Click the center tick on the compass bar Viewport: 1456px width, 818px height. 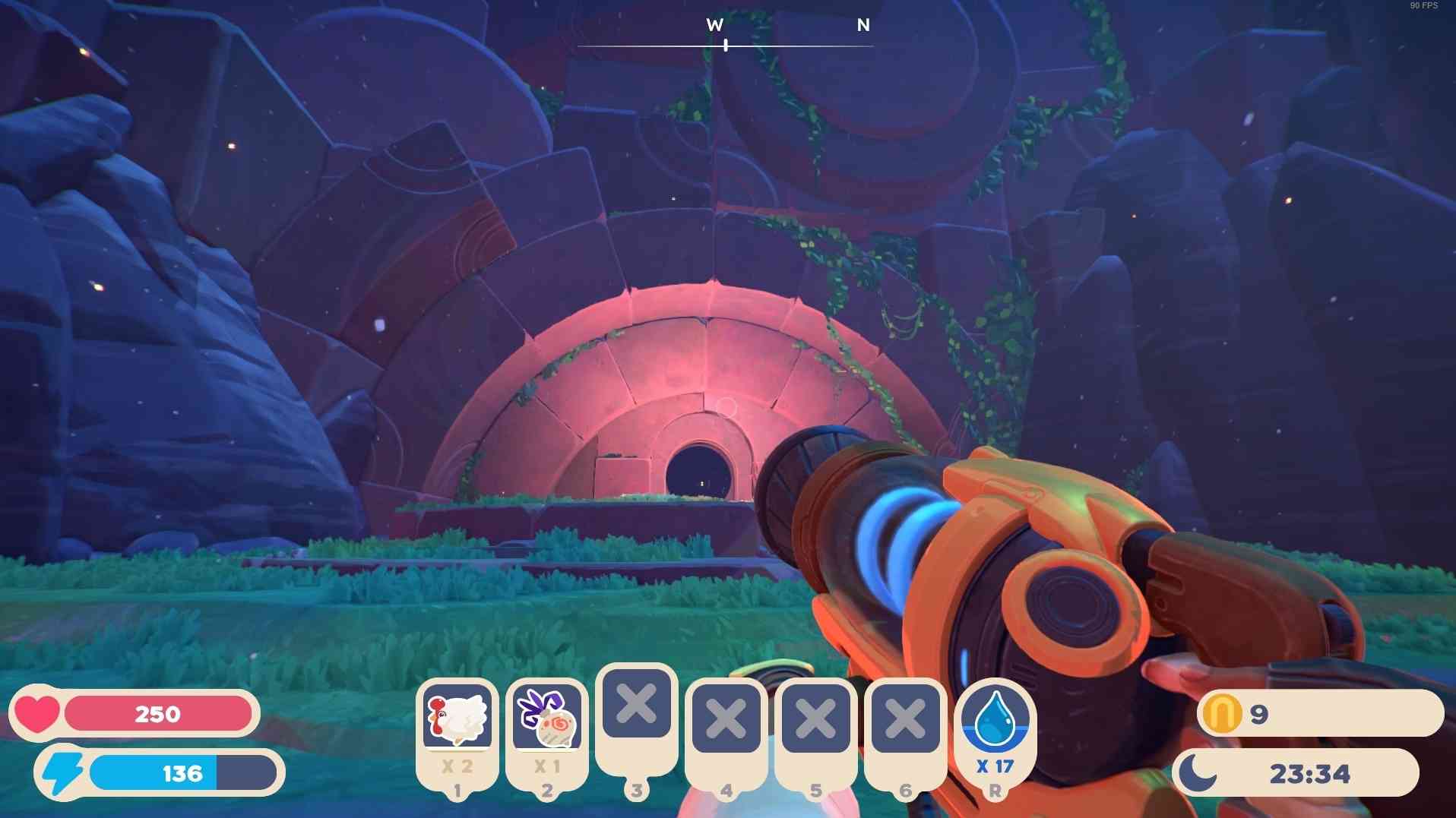point(724,44)
